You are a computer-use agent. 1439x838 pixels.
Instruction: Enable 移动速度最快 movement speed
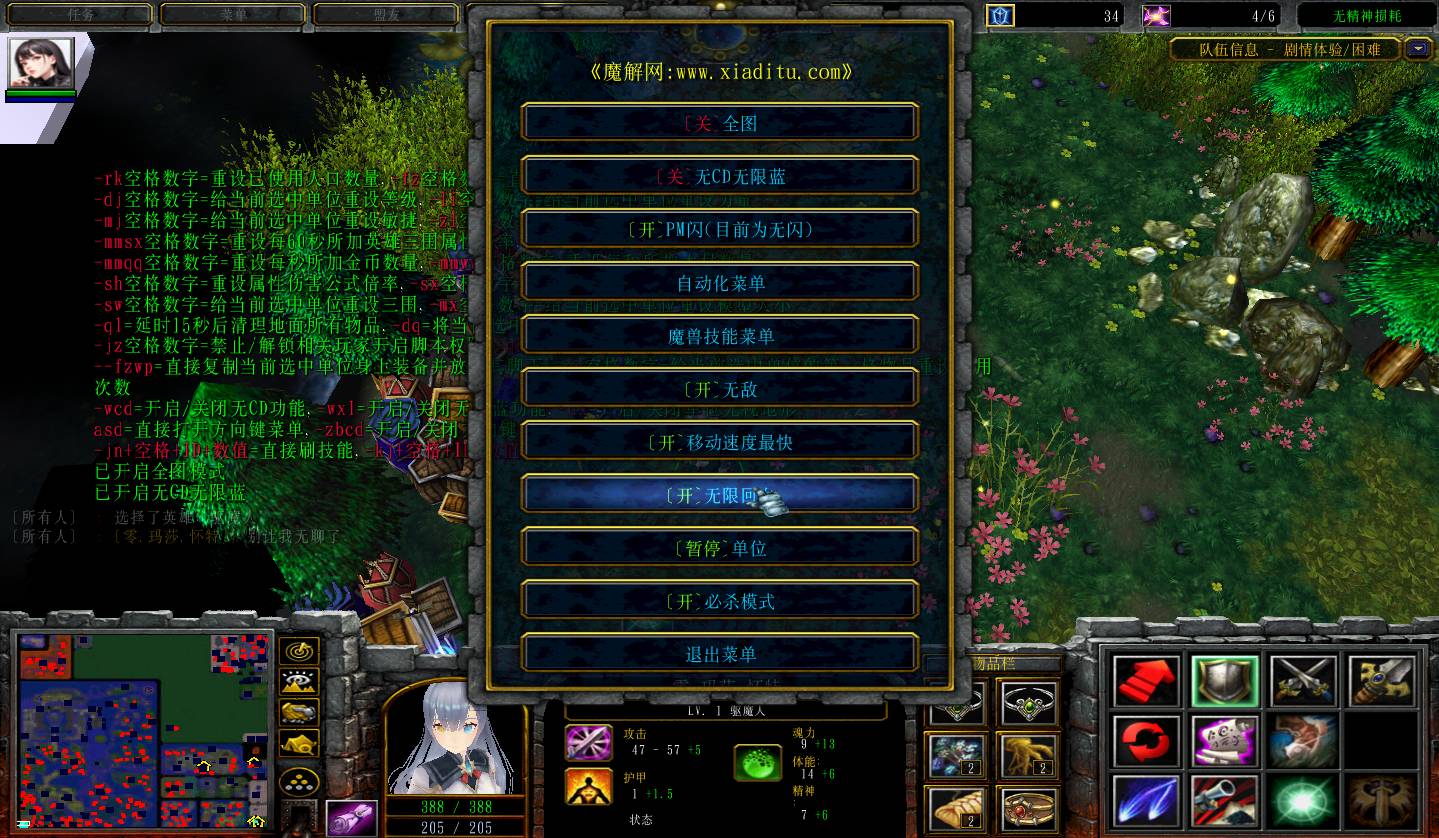(x=720, y=442)
